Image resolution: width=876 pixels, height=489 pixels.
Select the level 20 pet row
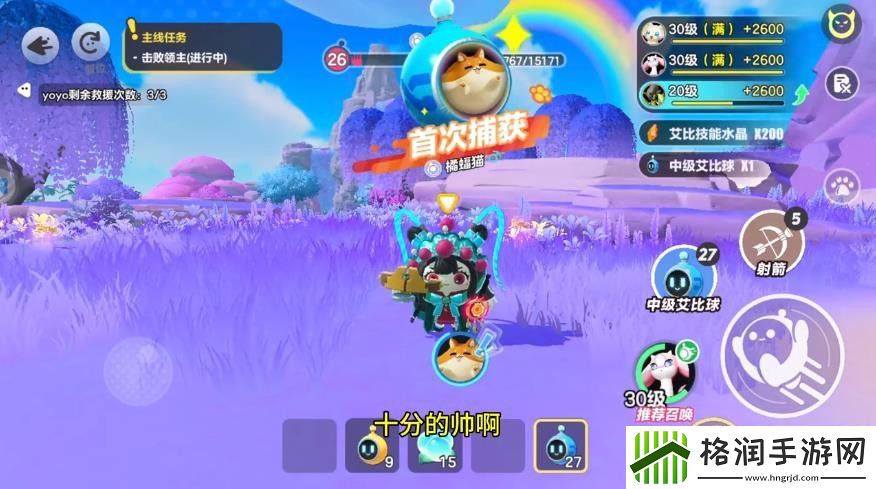pyautogui.click(x=711, y=93)
